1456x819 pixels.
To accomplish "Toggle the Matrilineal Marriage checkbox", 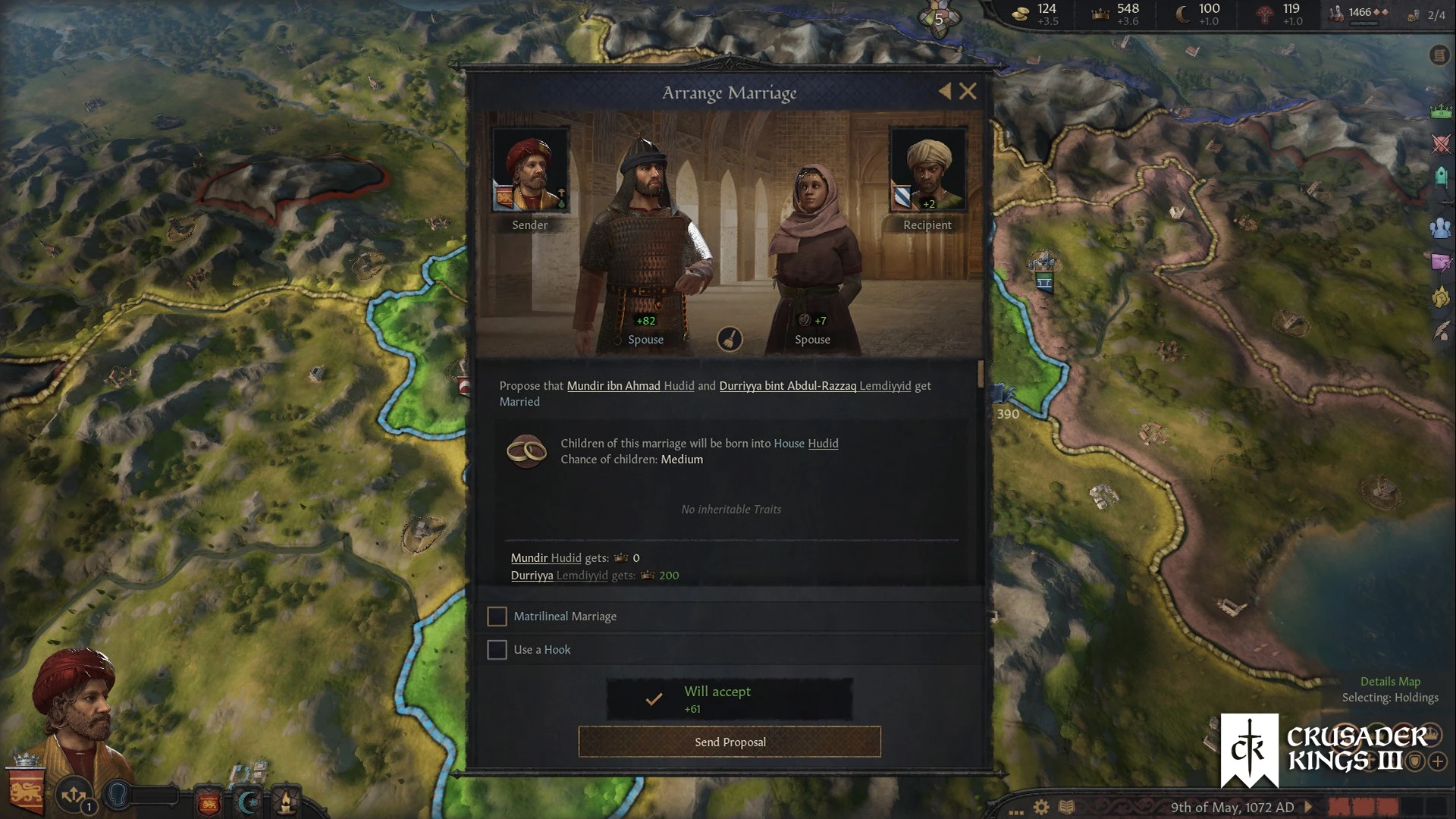I will [x=497, y=617].
